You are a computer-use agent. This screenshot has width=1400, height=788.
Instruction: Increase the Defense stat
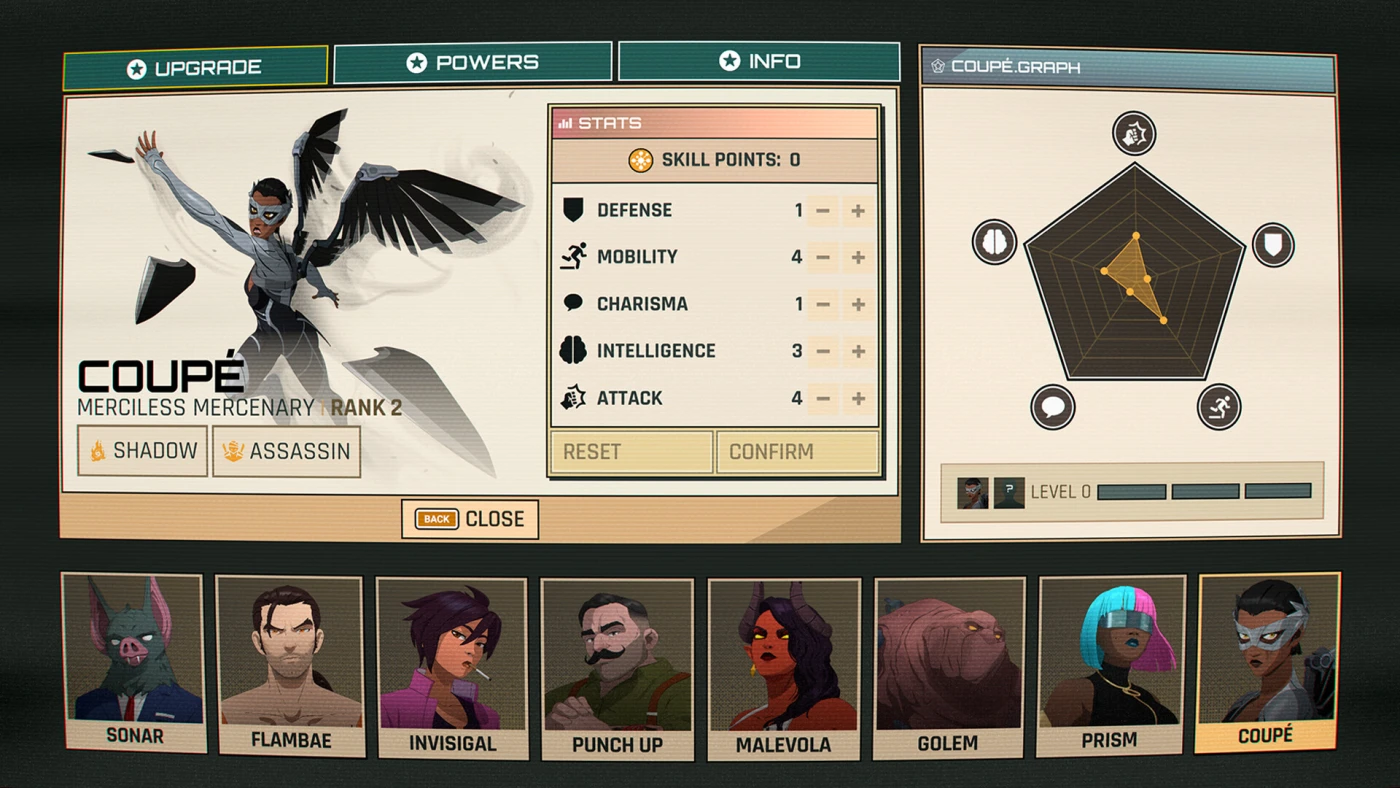tap(858, 211)
